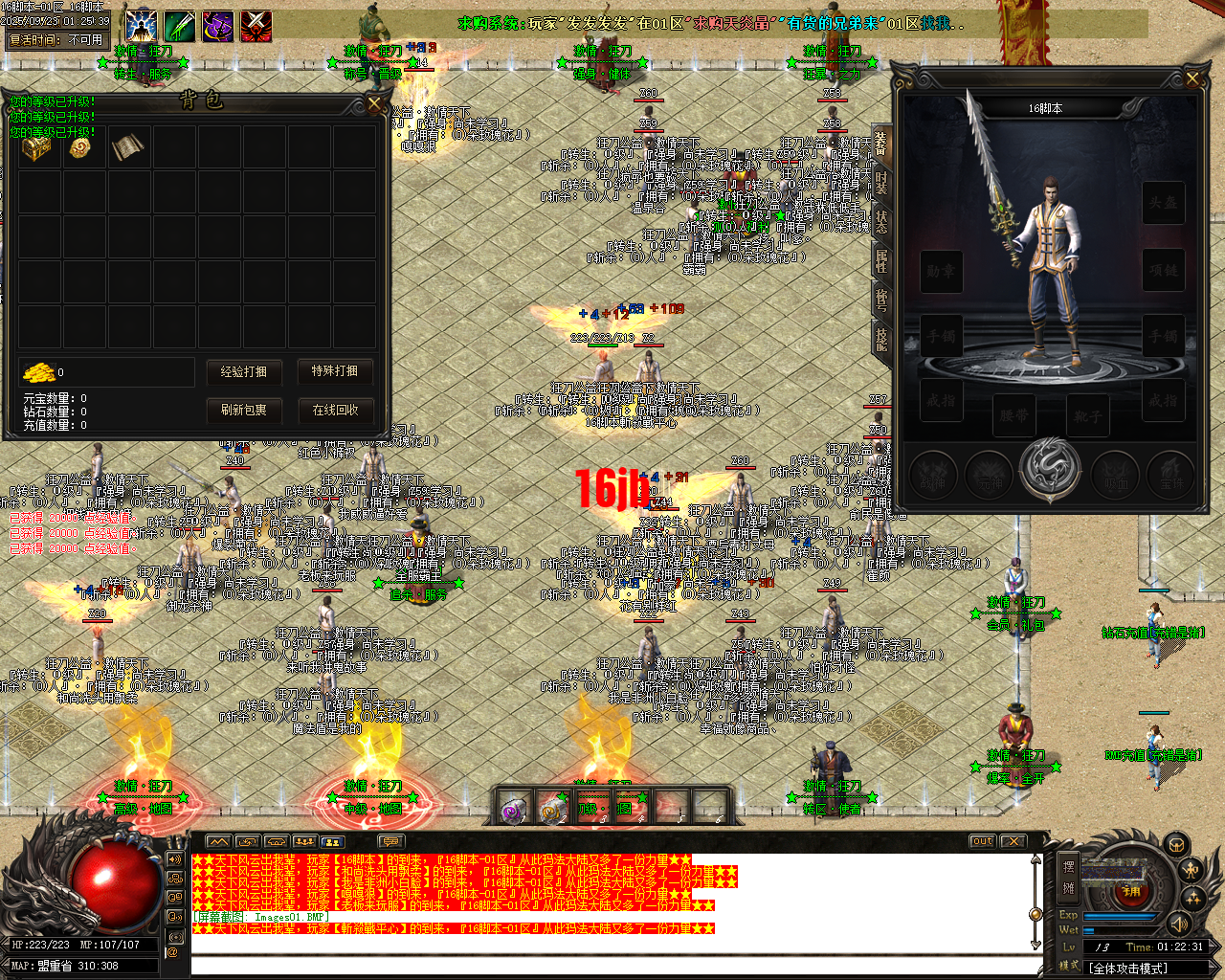Click the chevron right of the Time display
Image resolution: width=1225 pixels, height=980 pixels.
coord(1212,947)
